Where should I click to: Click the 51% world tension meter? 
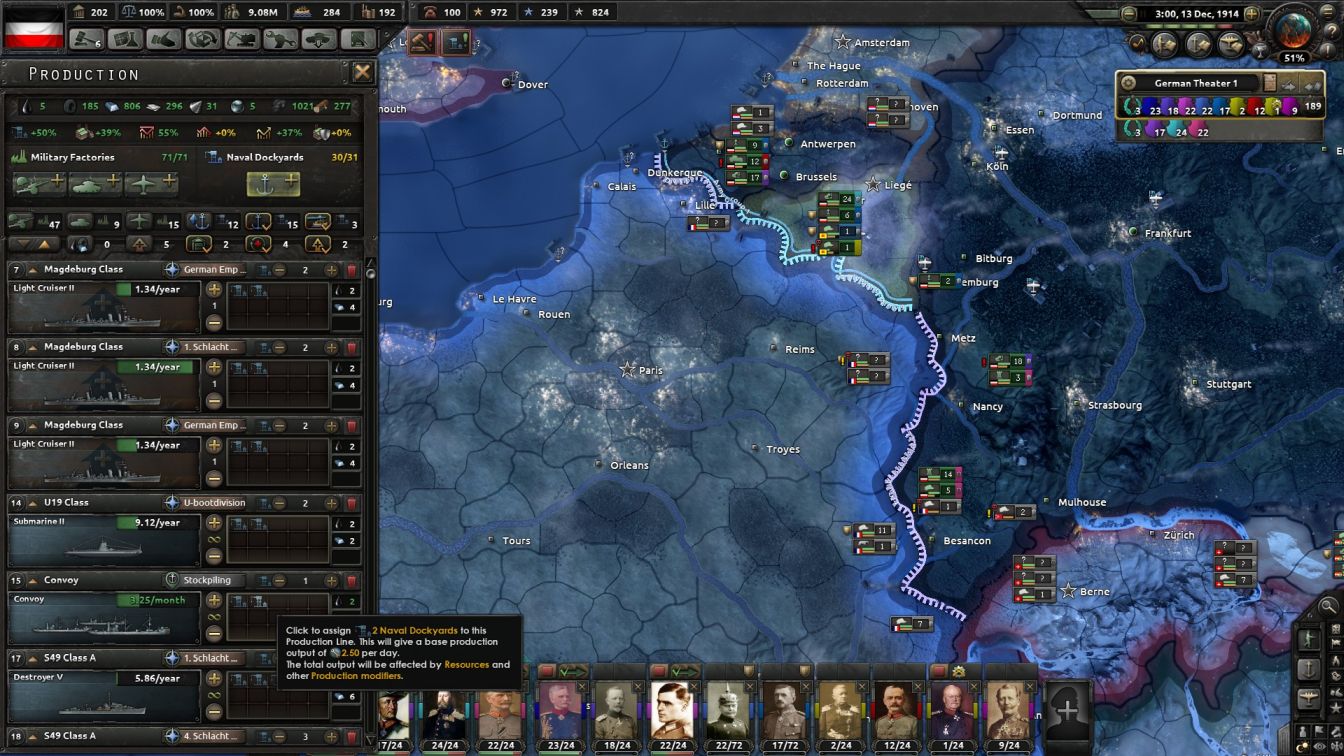click(x=1294, y=57)
